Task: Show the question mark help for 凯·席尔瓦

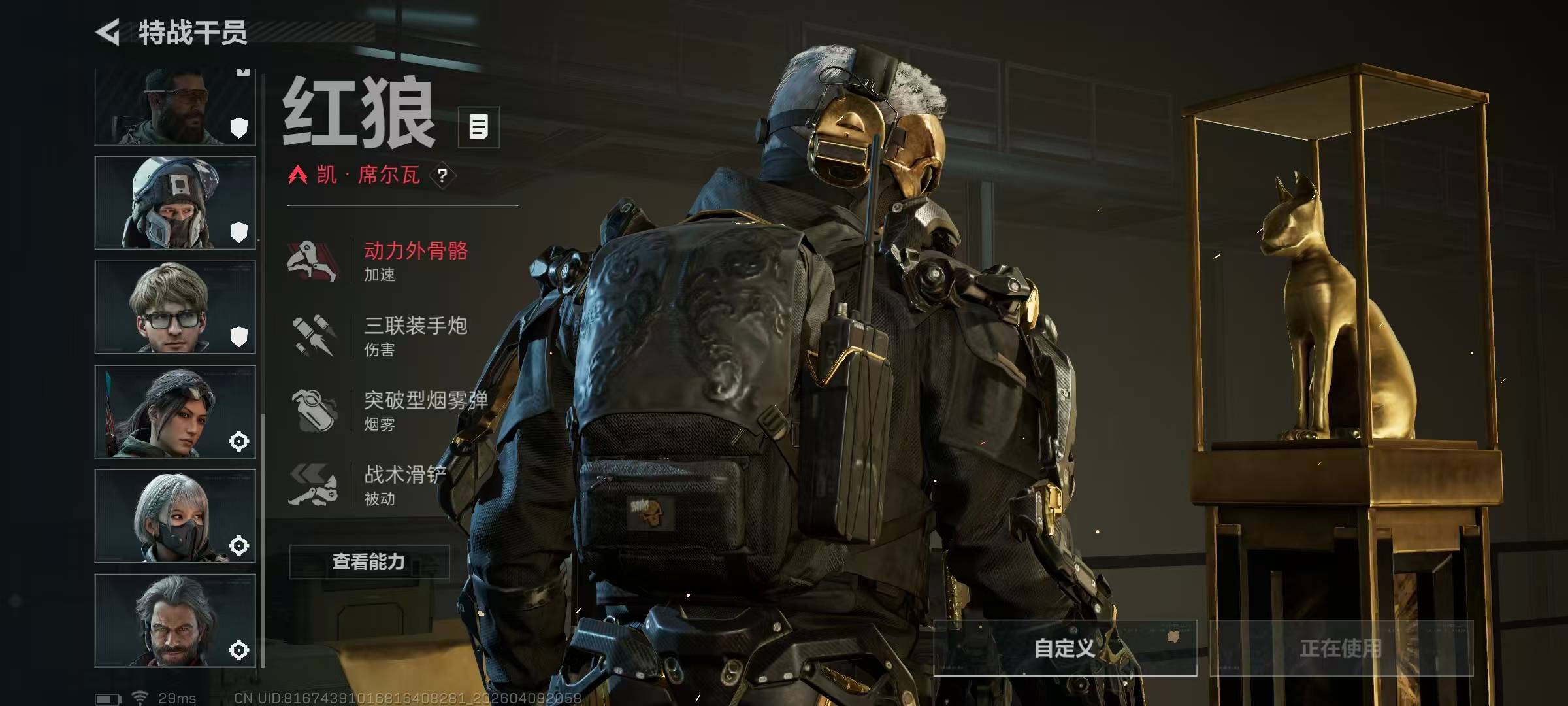Action: [442, 175]
